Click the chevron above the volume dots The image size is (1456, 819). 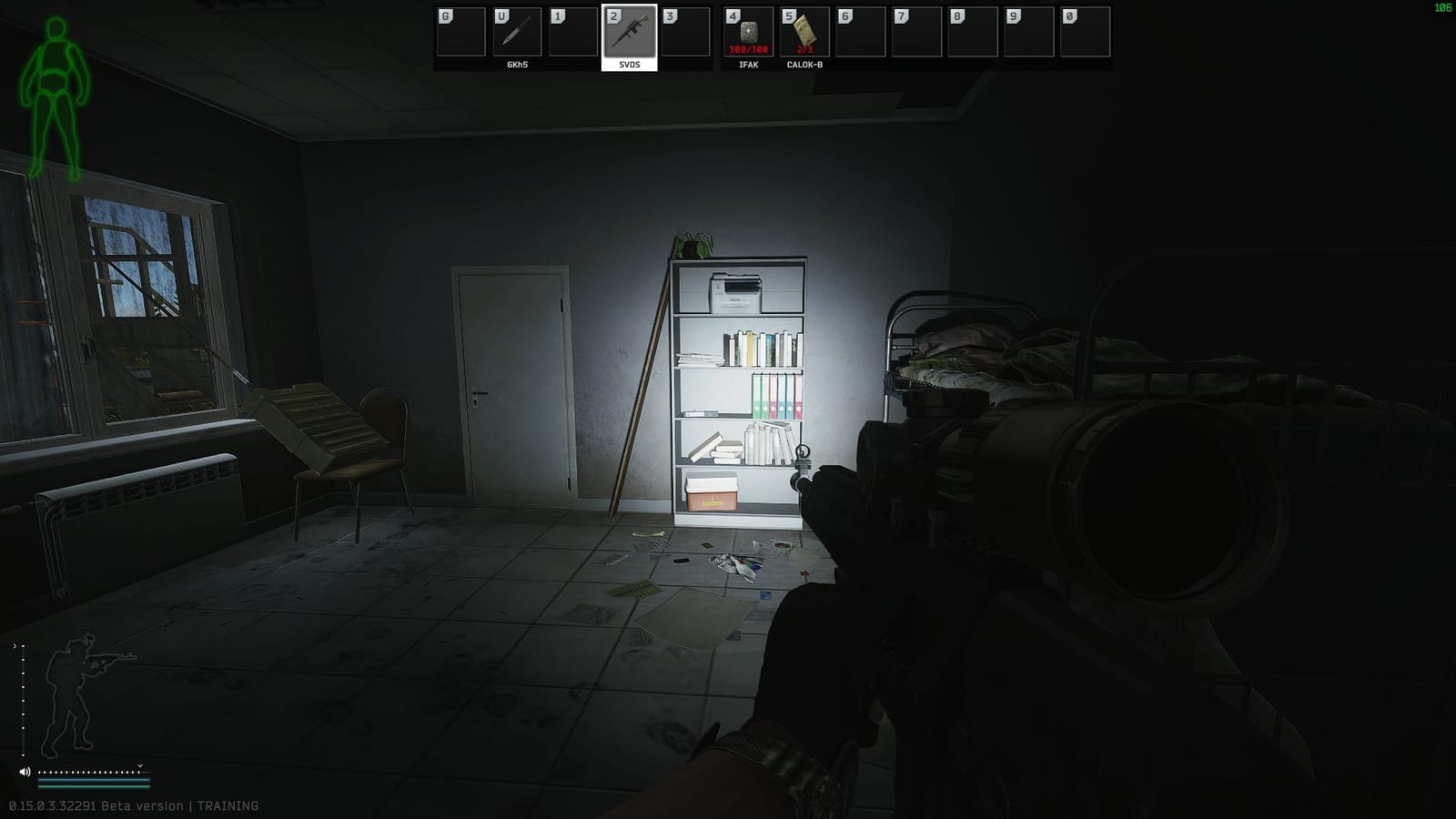point(139,766)
